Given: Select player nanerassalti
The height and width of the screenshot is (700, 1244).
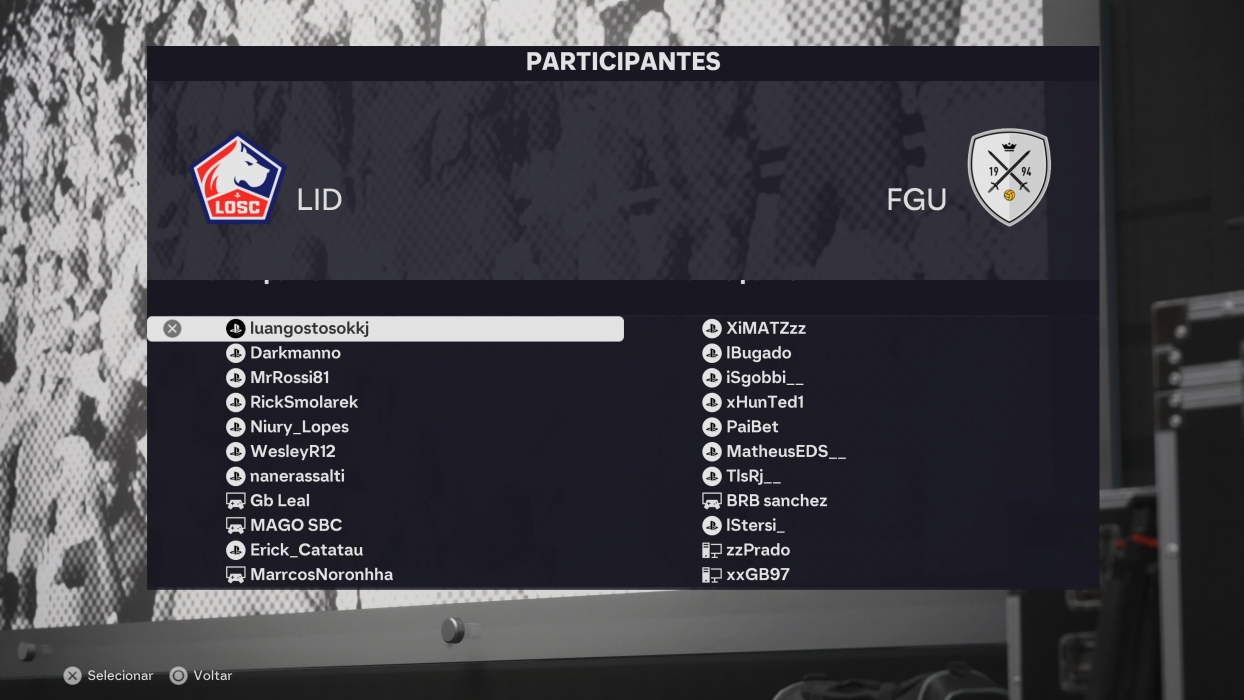Looking at the screenshot, I should [x=297, y=476].
